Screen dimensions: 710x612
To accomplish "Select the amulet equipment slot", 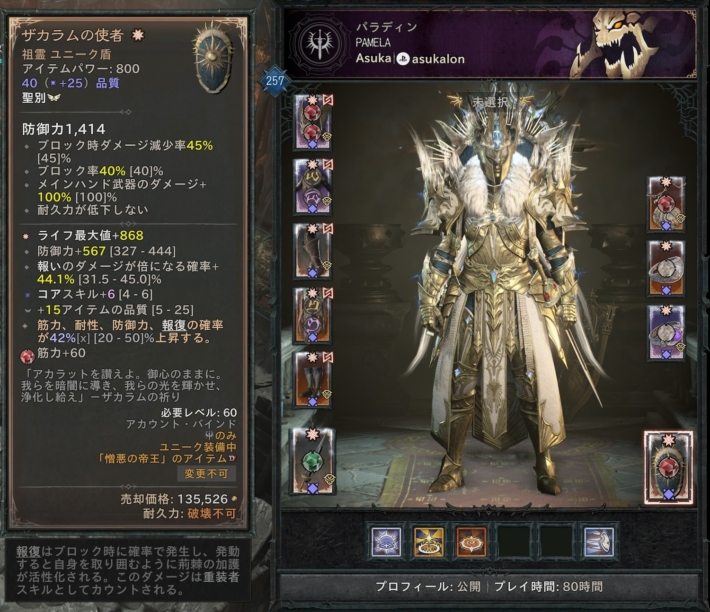I will pos(665,205).
